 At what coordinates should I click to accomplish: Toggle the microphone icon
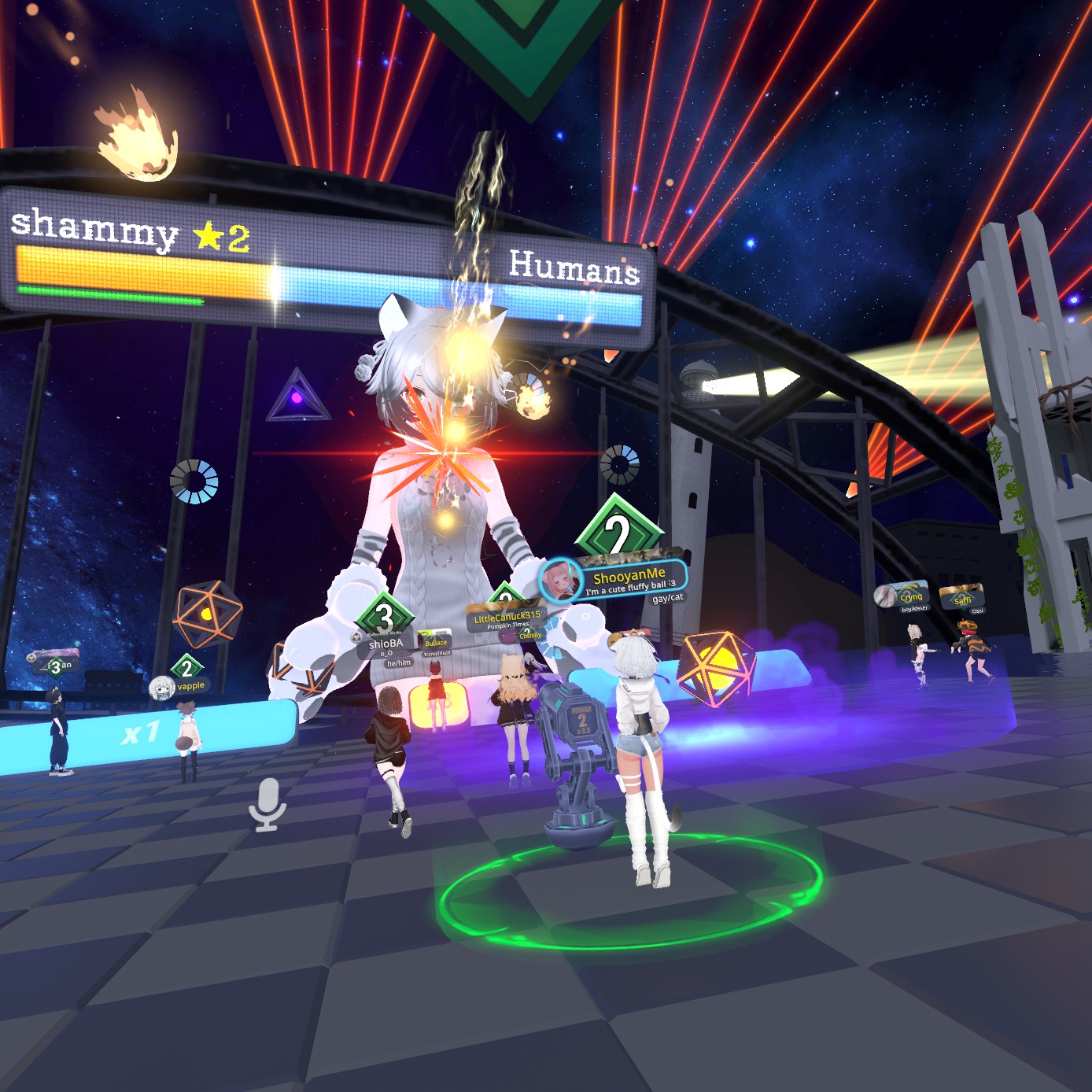[x=267, y=803]
